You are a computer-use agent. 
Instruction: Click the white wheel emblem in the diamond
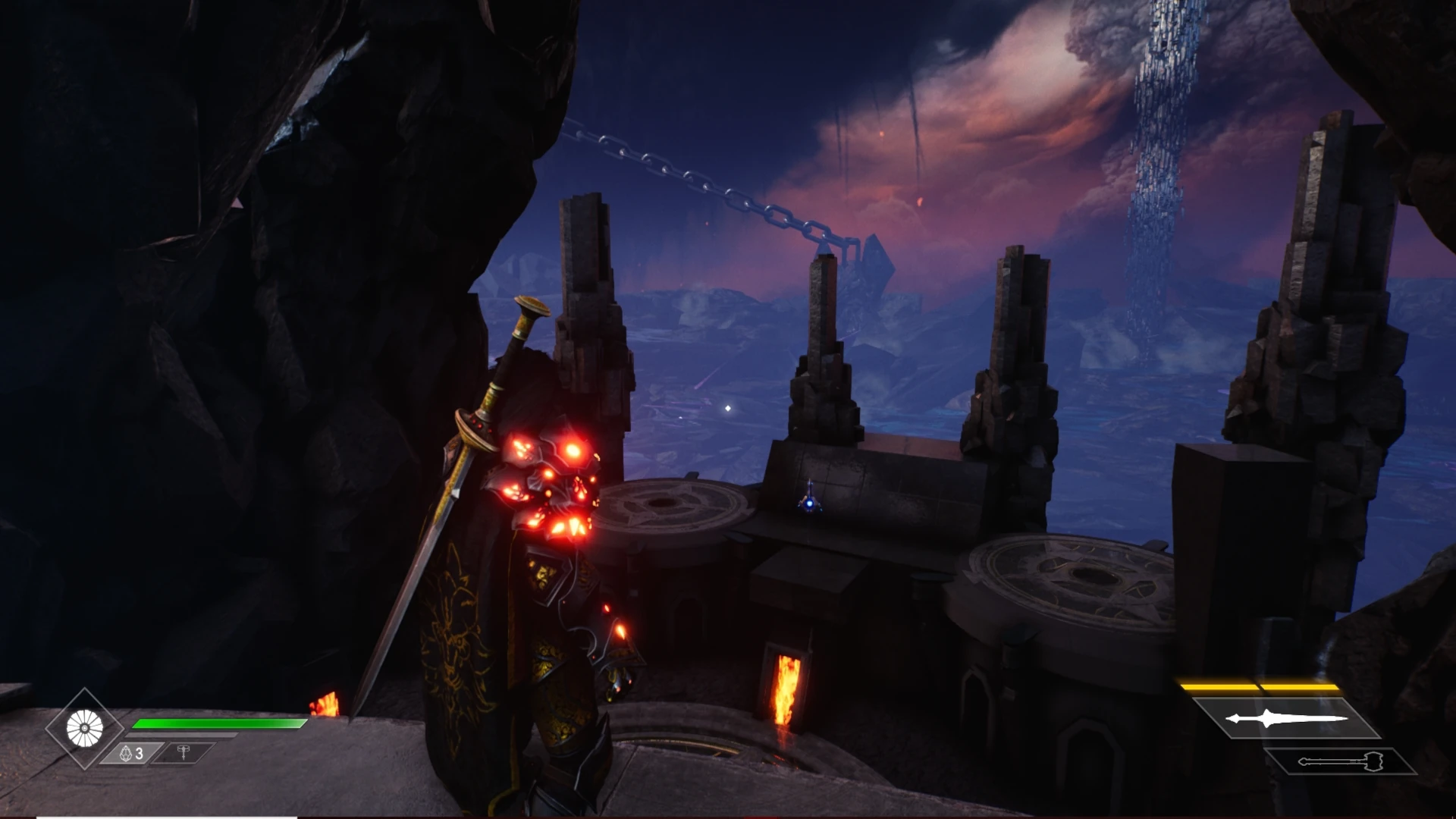[x=84, y=729]
